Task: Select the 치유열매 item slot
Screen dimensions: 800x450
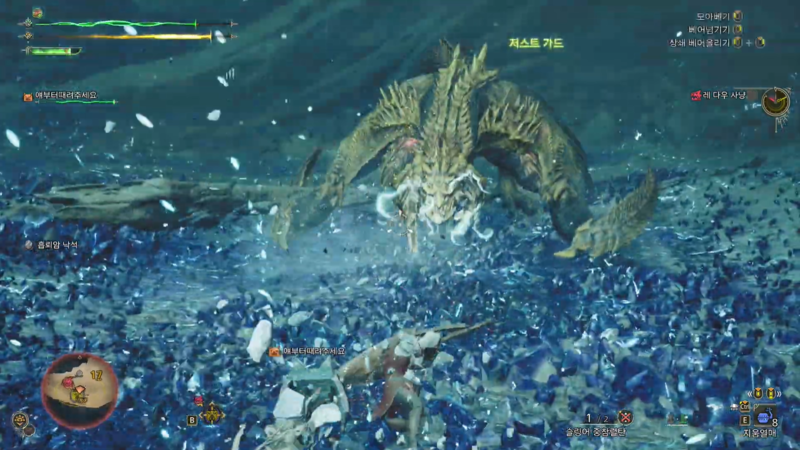Action: click(x=762, y=417)
